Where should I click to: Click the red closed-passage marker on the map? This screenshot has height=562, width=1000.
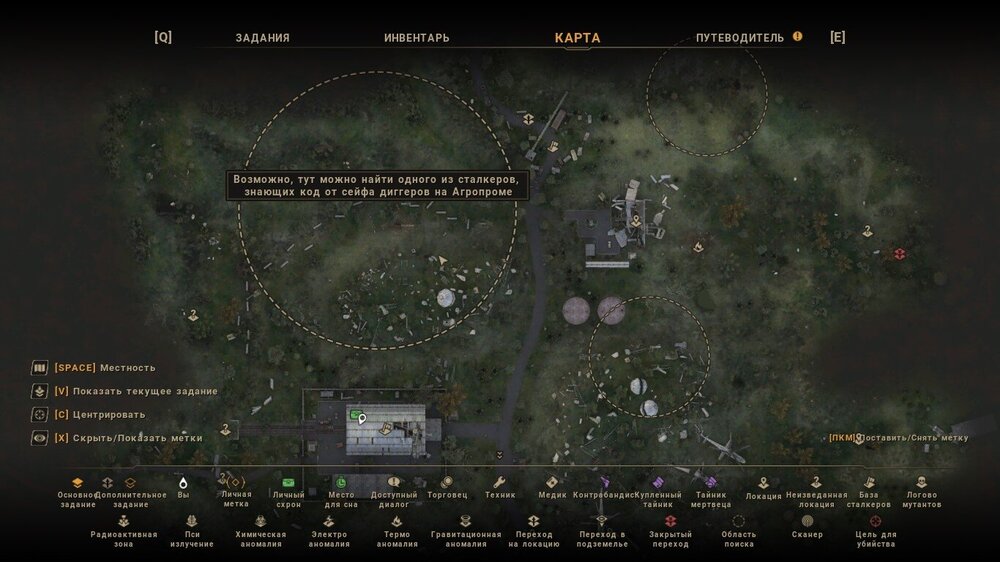(899, 254)
